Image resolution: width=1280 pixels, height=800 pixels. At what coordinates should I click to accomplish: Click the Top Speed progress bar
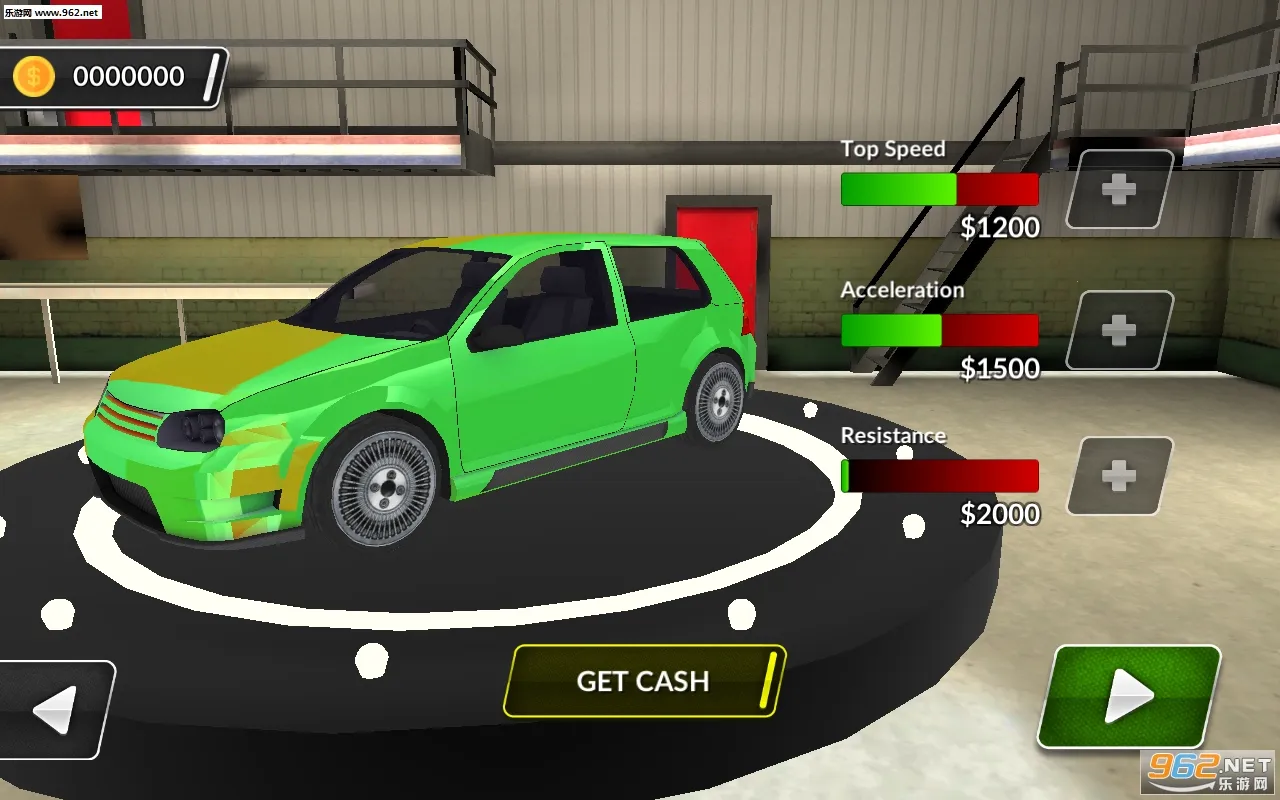point(940,190)
